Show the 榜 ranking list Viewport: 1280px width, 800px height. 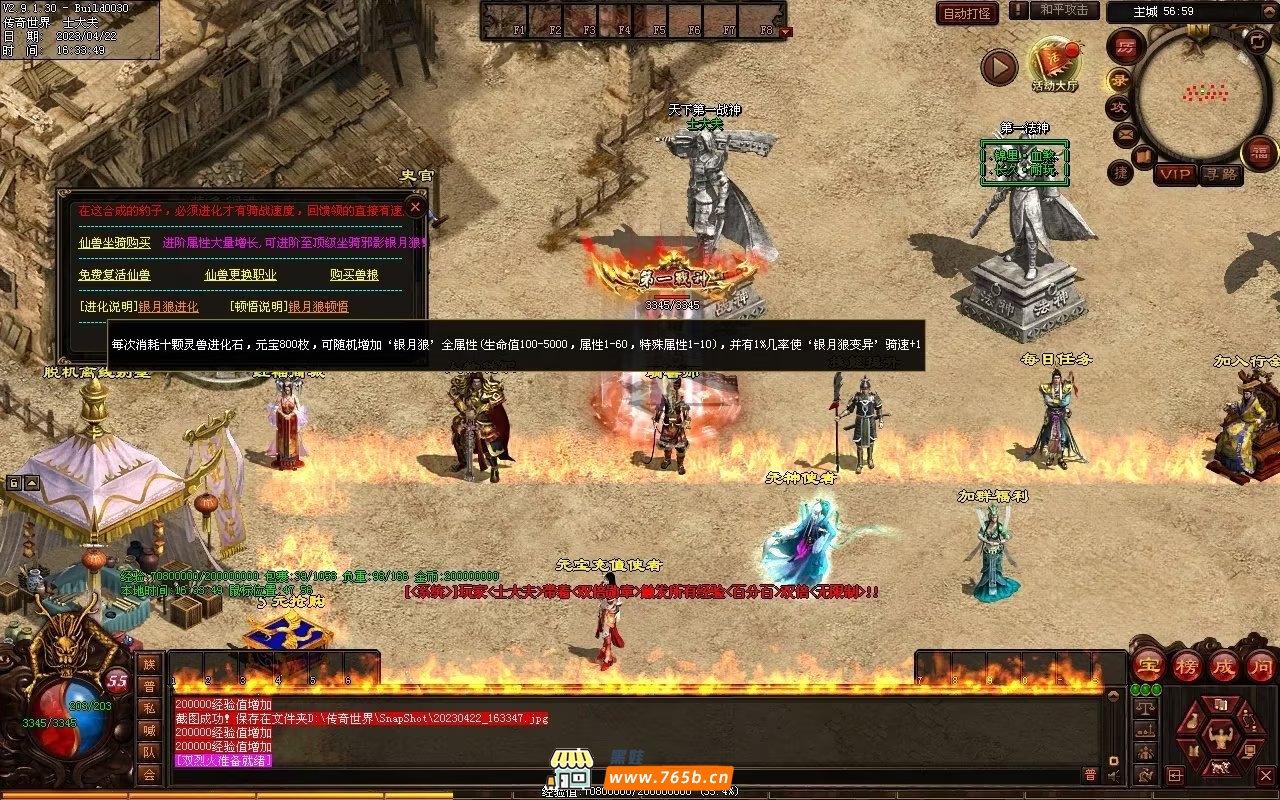click(x=1186, y=665)
